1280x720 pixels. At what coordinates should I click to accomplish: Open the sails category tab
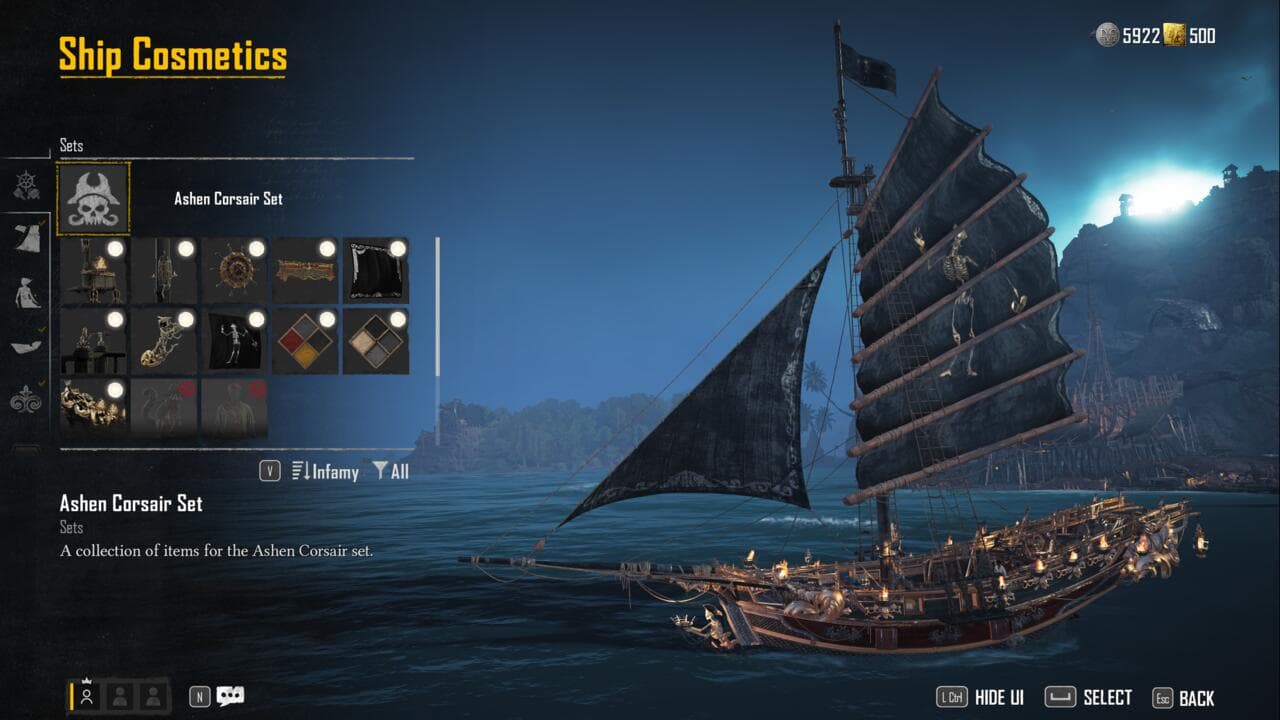point(26,238)
